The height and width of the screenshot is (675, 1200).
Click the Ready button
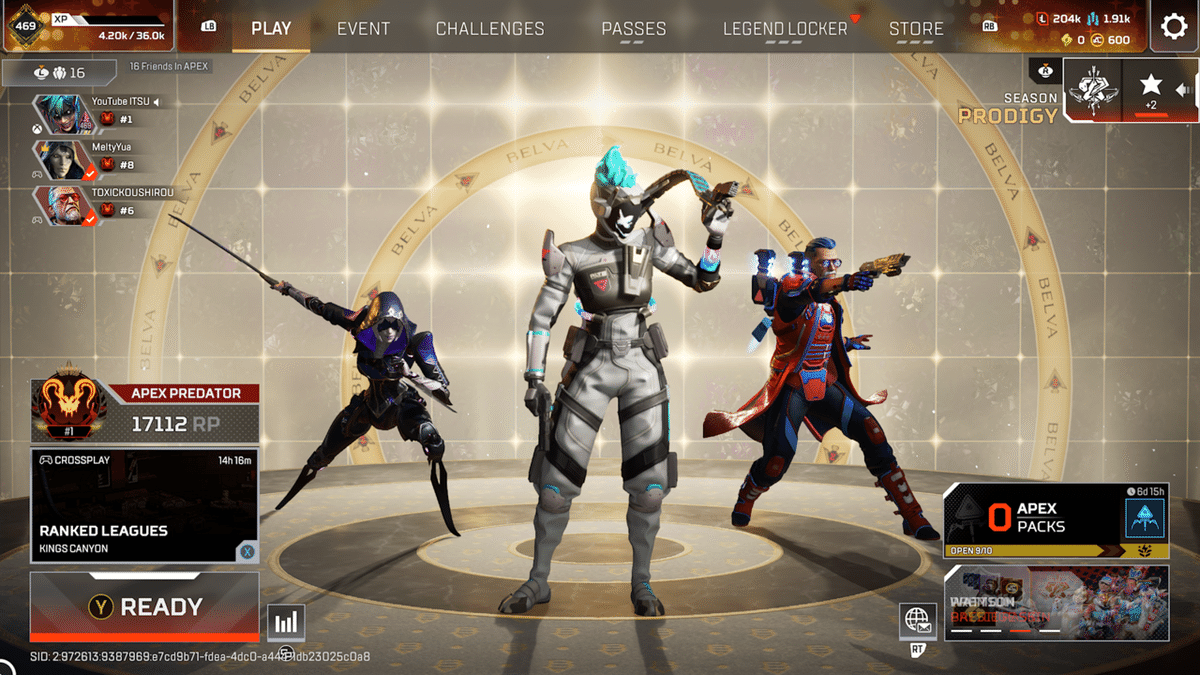click(x=145, y=606)
